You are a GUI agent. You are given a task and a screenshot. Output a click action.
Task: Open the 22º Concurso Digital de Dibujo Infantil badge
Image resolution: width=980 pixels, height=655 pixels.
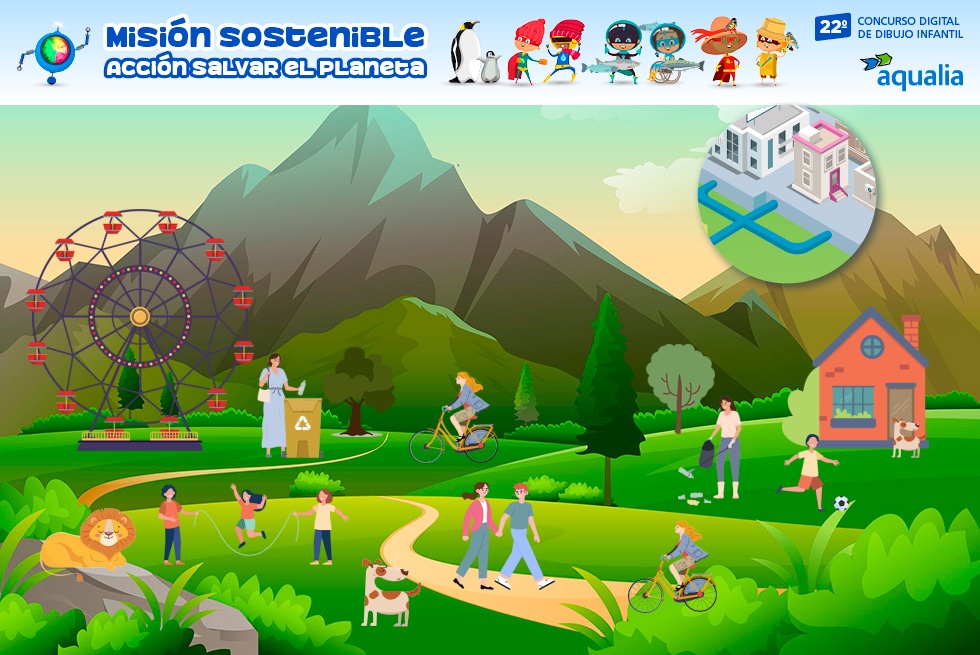(x=890, y=27)
